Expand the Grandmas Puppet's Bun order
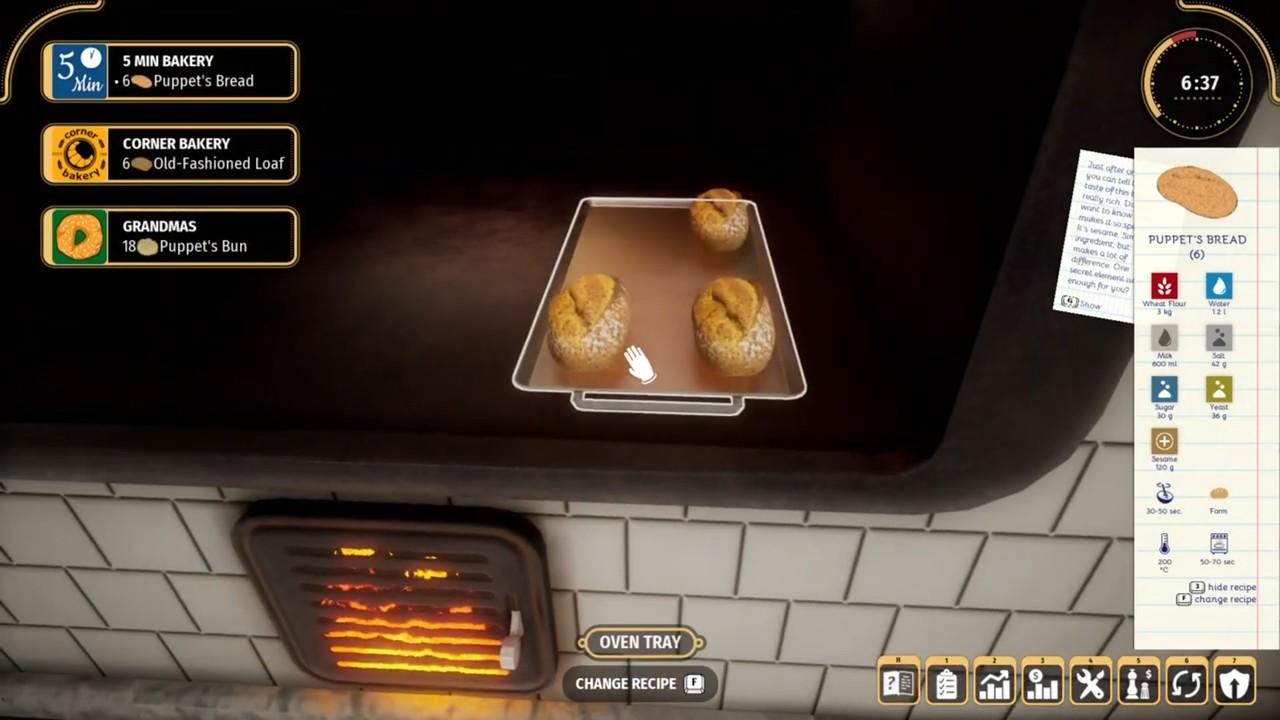The image size is (1280, 720). 169,237
